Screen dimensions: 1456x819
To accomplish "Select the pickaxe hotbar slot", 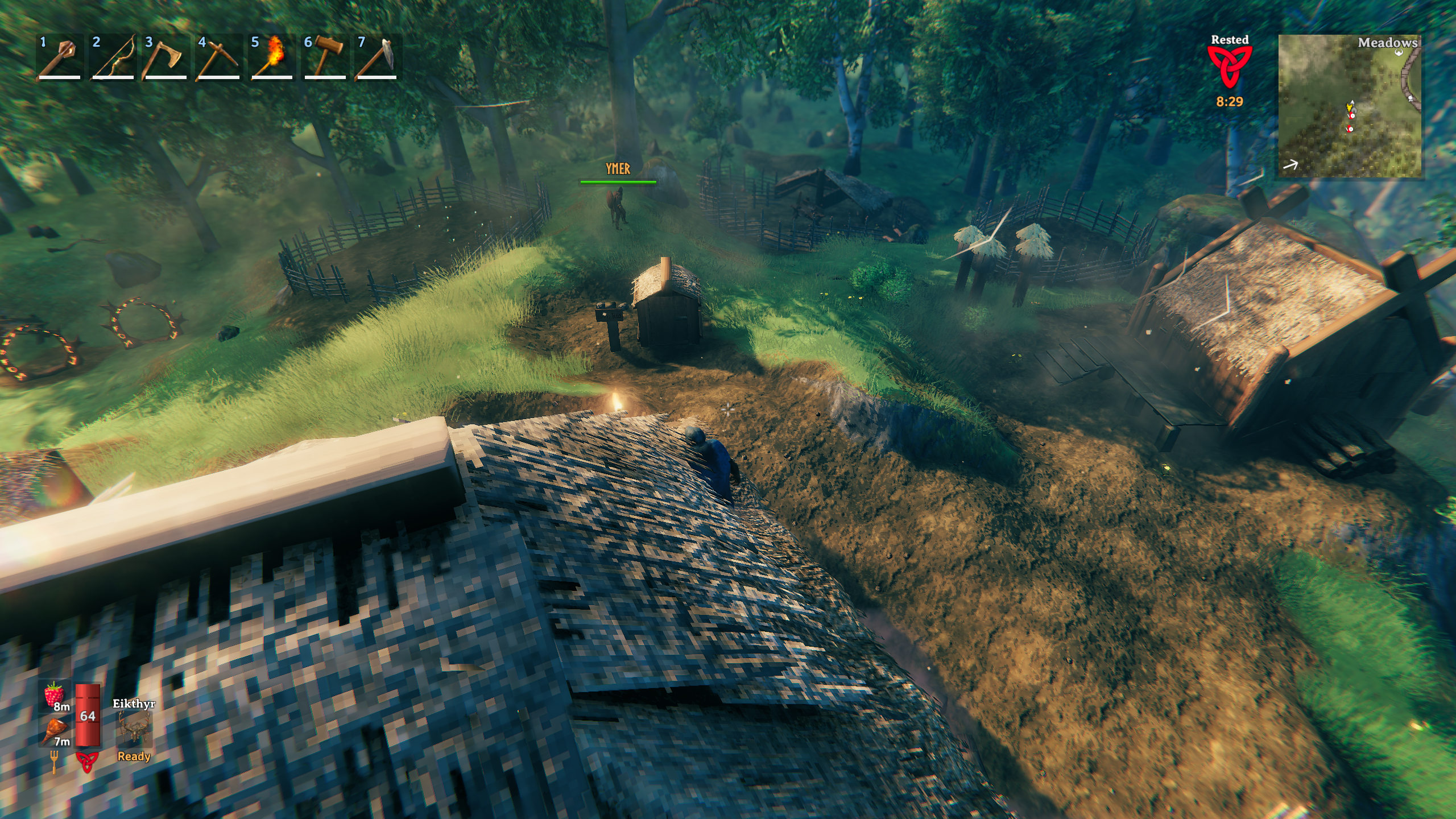I will point(218,57).
